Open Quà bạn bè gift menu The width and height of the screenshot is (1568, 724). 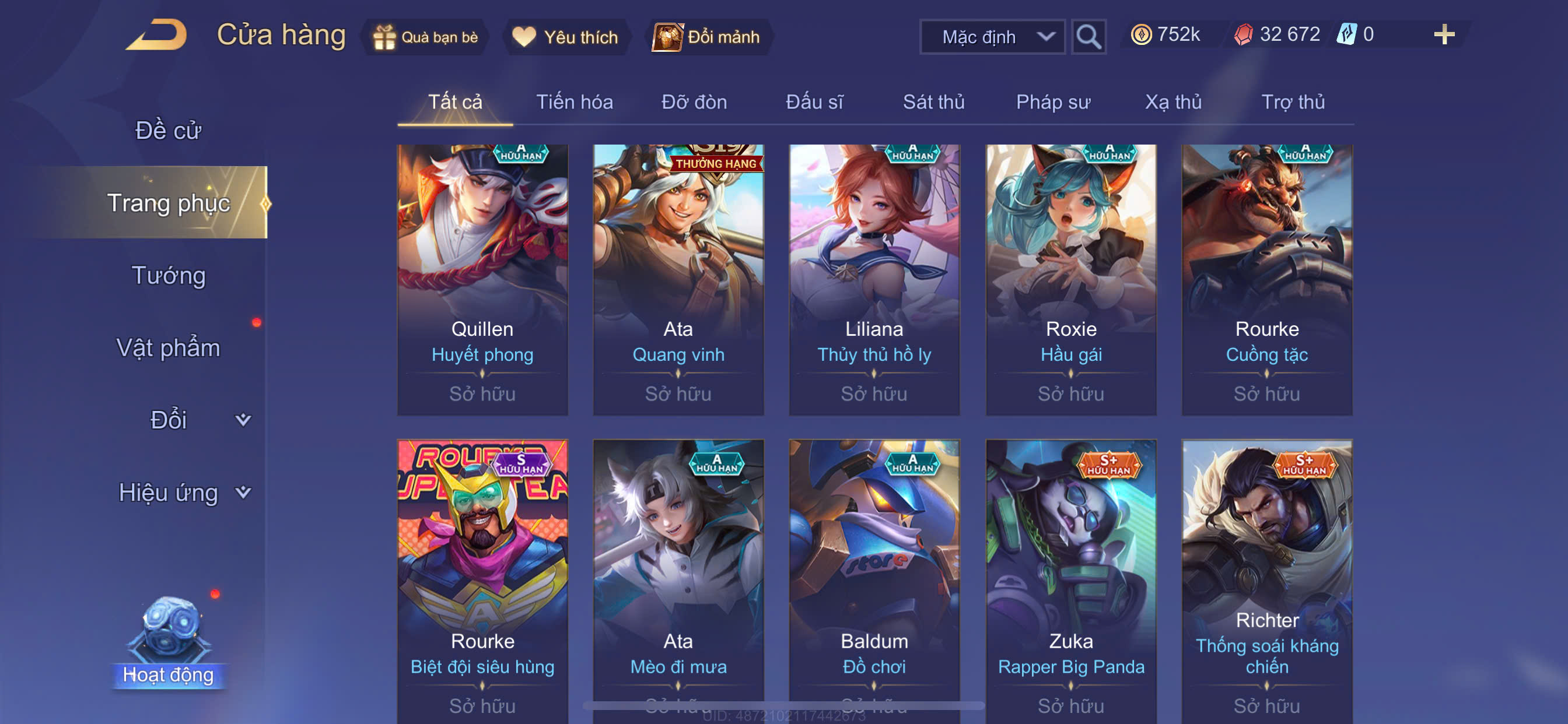(x=426, y=37)
